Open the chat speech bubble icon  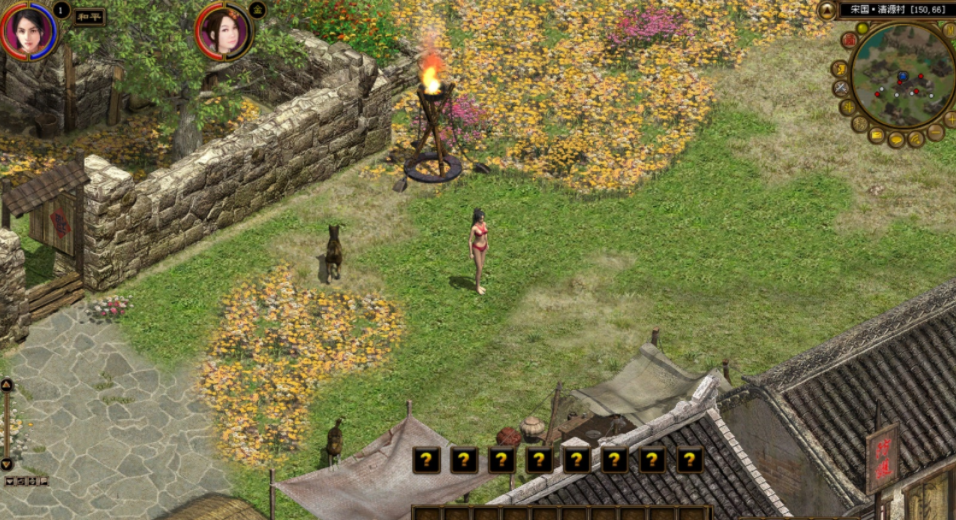[x=896, y=140]
